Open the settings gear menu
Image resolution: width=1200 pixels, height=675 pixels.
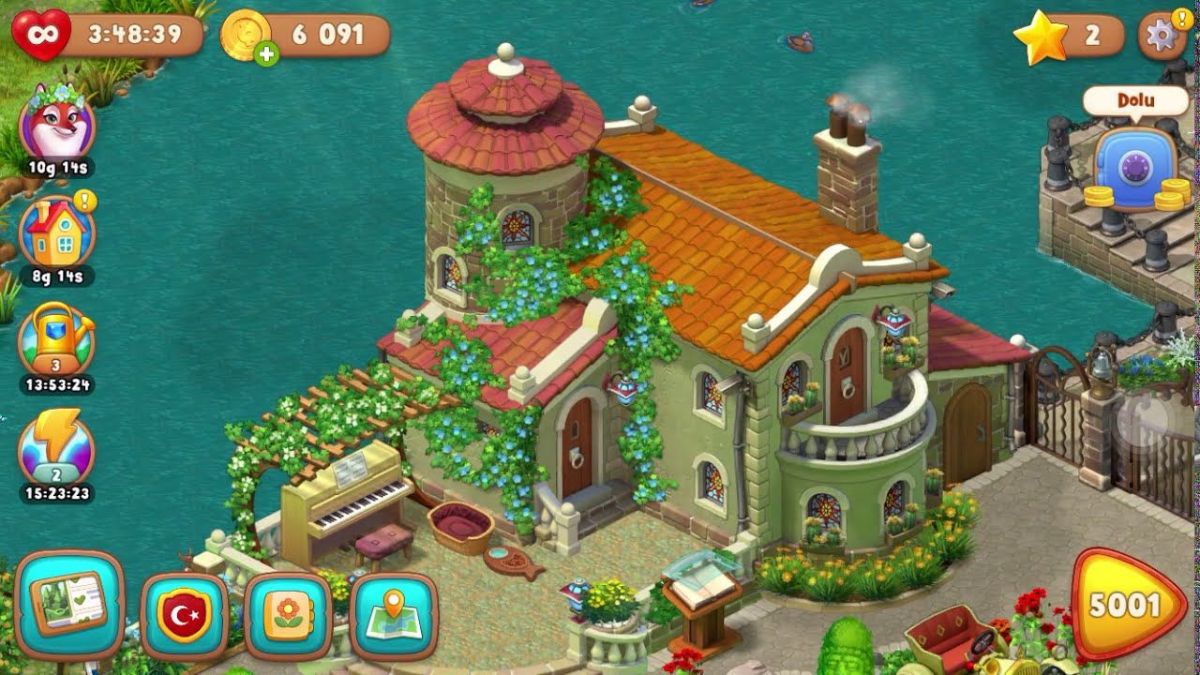pyautogui.click(x=1160, y=36)
